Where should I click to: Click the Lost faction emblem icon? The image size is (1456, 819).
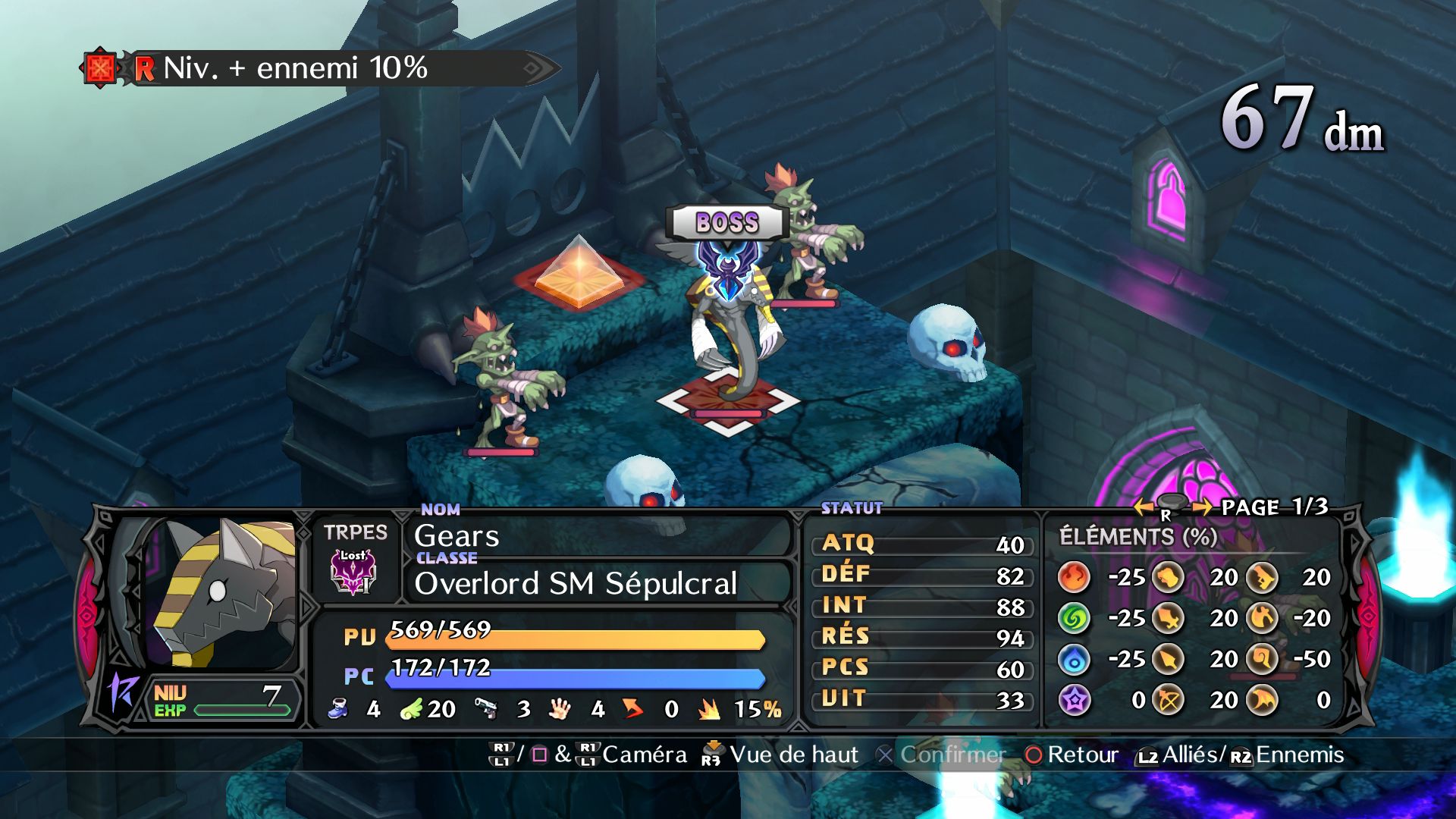(x=353, y=572)
